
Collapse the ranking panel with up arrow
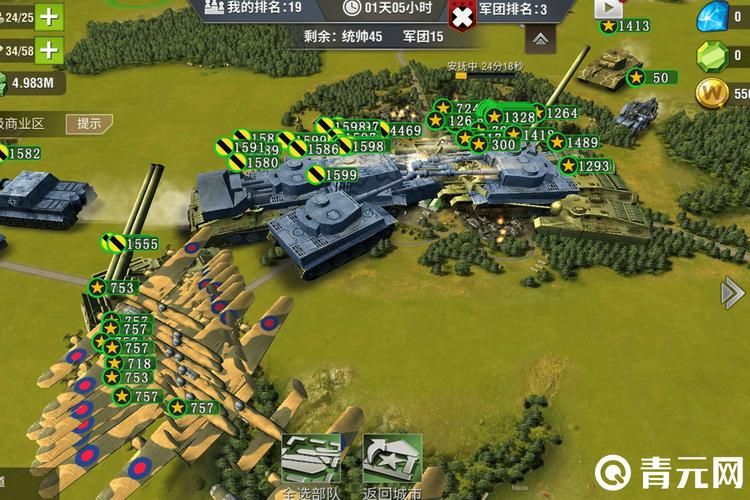pos(539,40)
